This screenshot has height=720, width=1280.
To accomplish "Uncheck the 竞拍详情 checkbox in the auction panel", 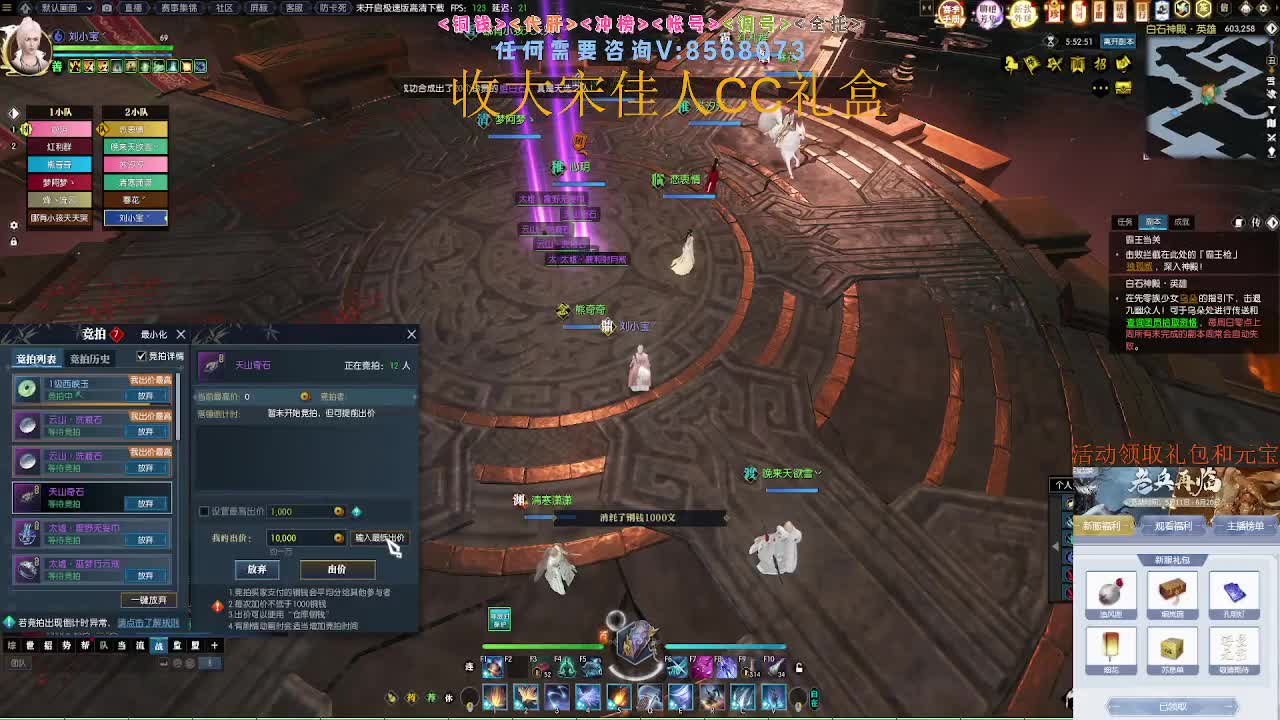I will coord(140,355).
